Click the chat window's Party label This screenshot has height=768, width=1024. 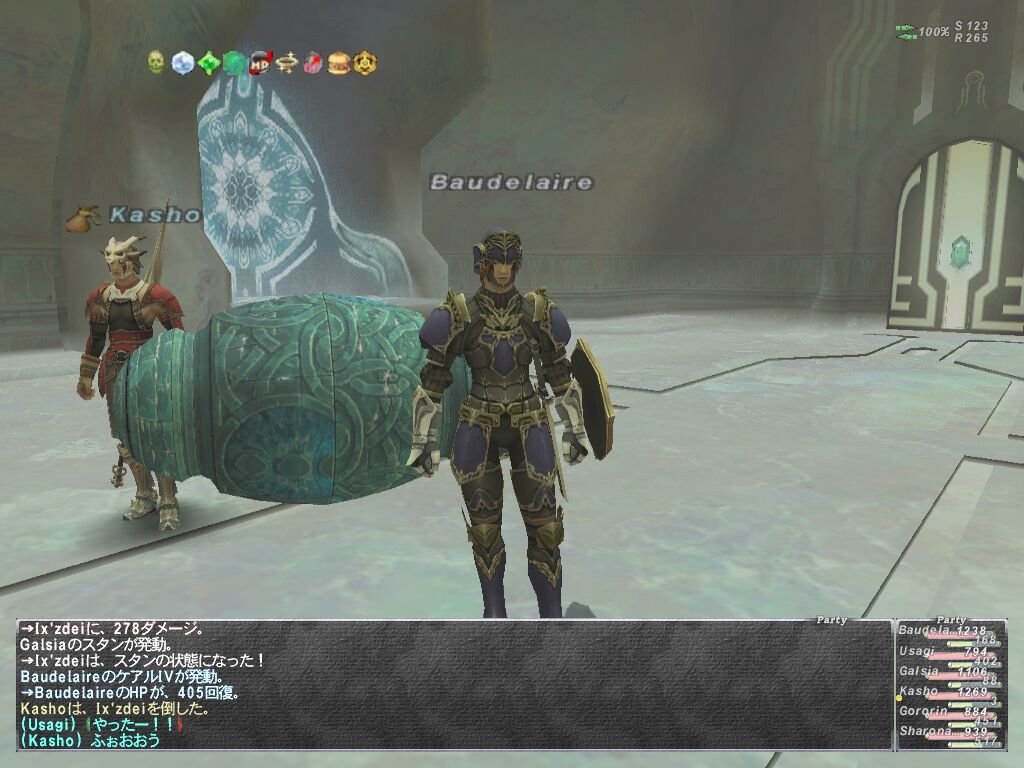[831, 620]
